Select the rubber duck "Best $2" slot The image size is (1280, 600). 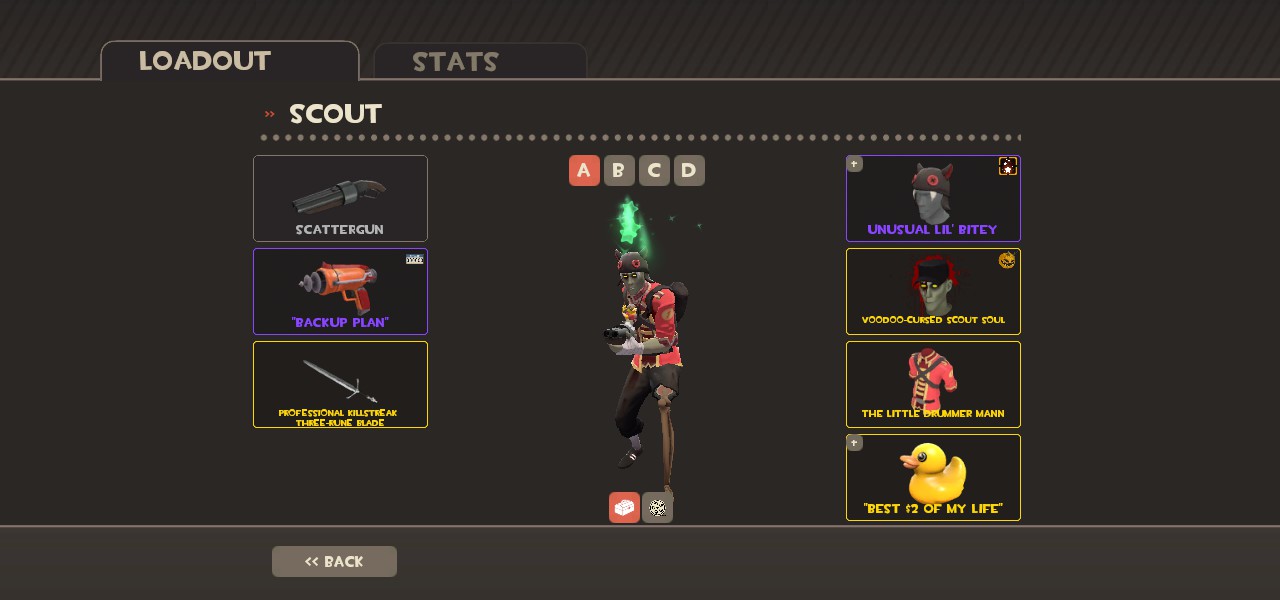tap(933, 477)
